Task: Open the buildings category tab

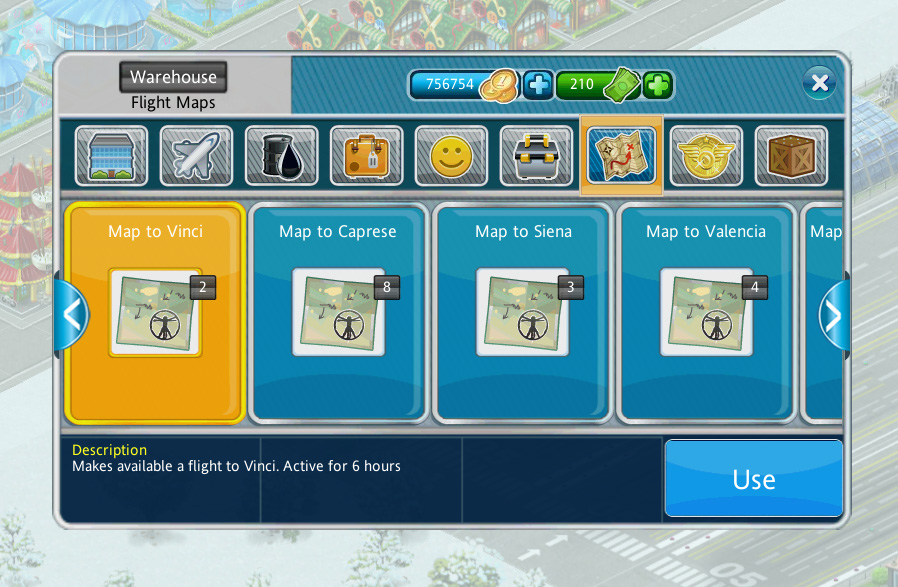Action: (111, 156)
